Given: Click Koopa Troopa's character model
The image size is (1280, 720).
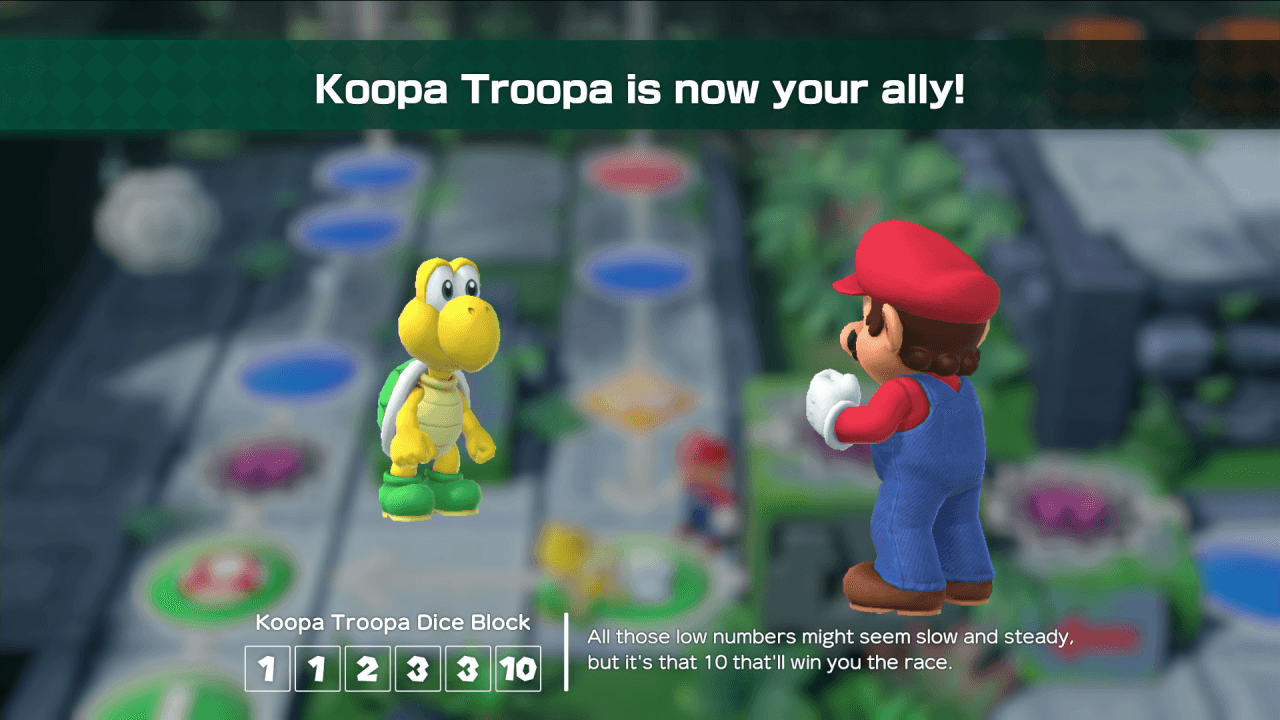Looking at the screenshot, I should point(438,400).
